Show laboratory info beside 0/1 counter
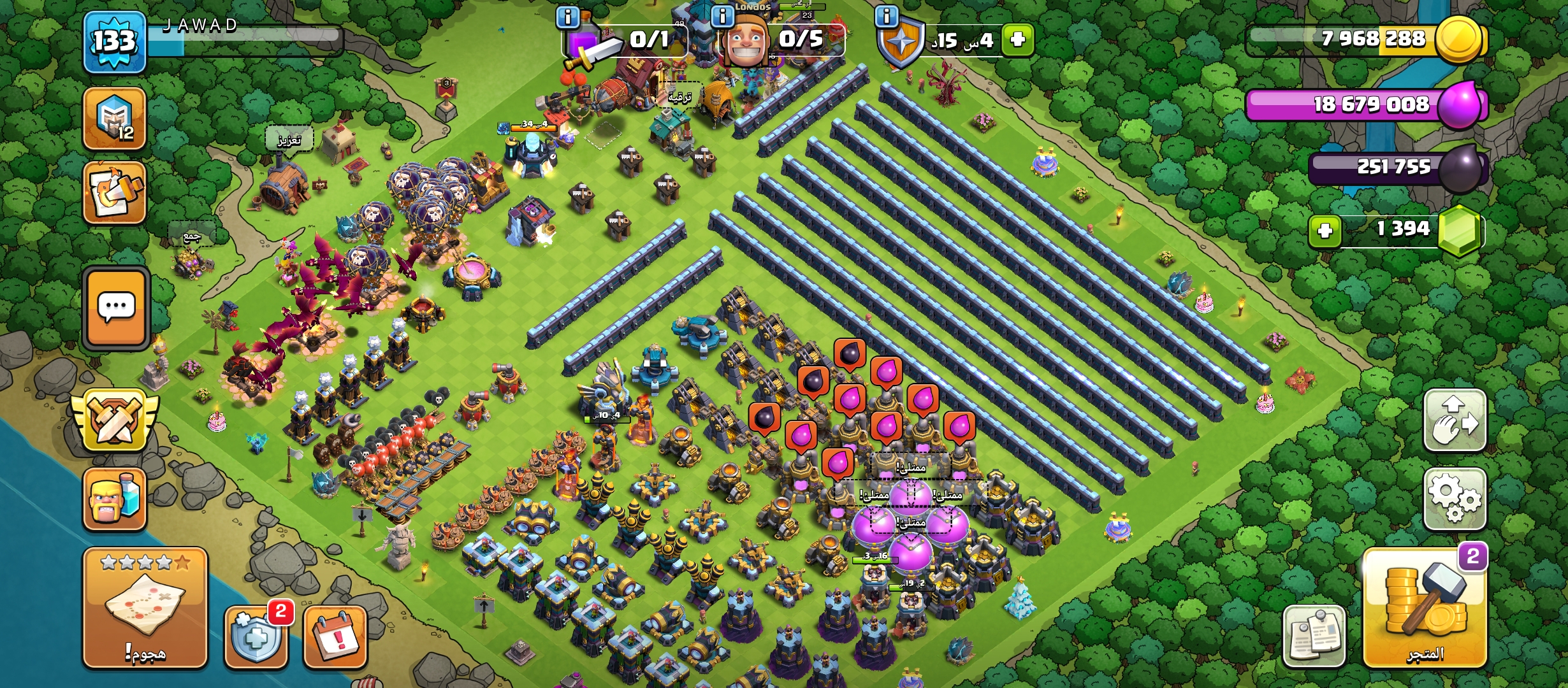The height and width of the screenshot is (688, 1568). (567, 16)
